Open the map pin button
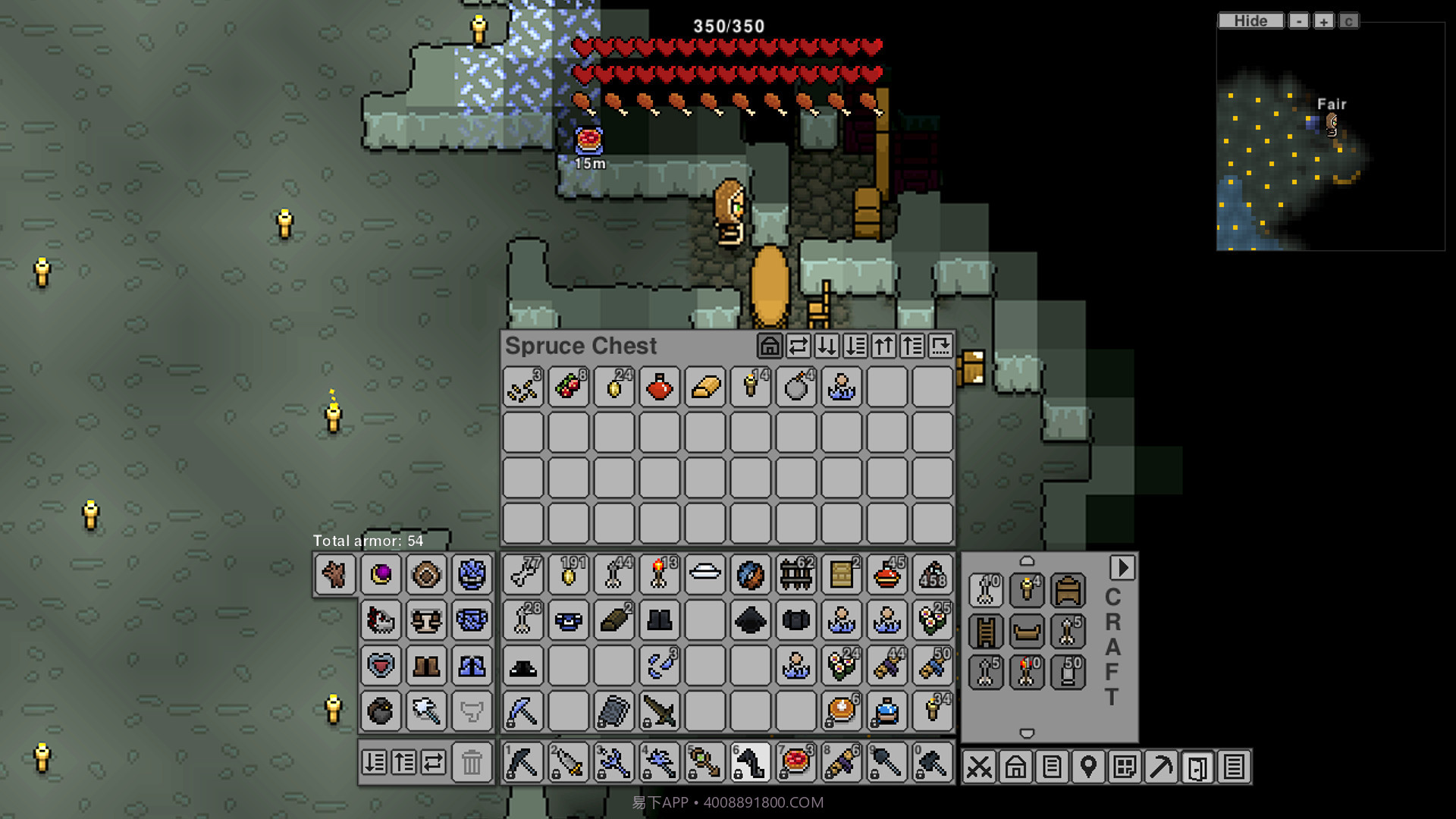 tap(1088, 767)
